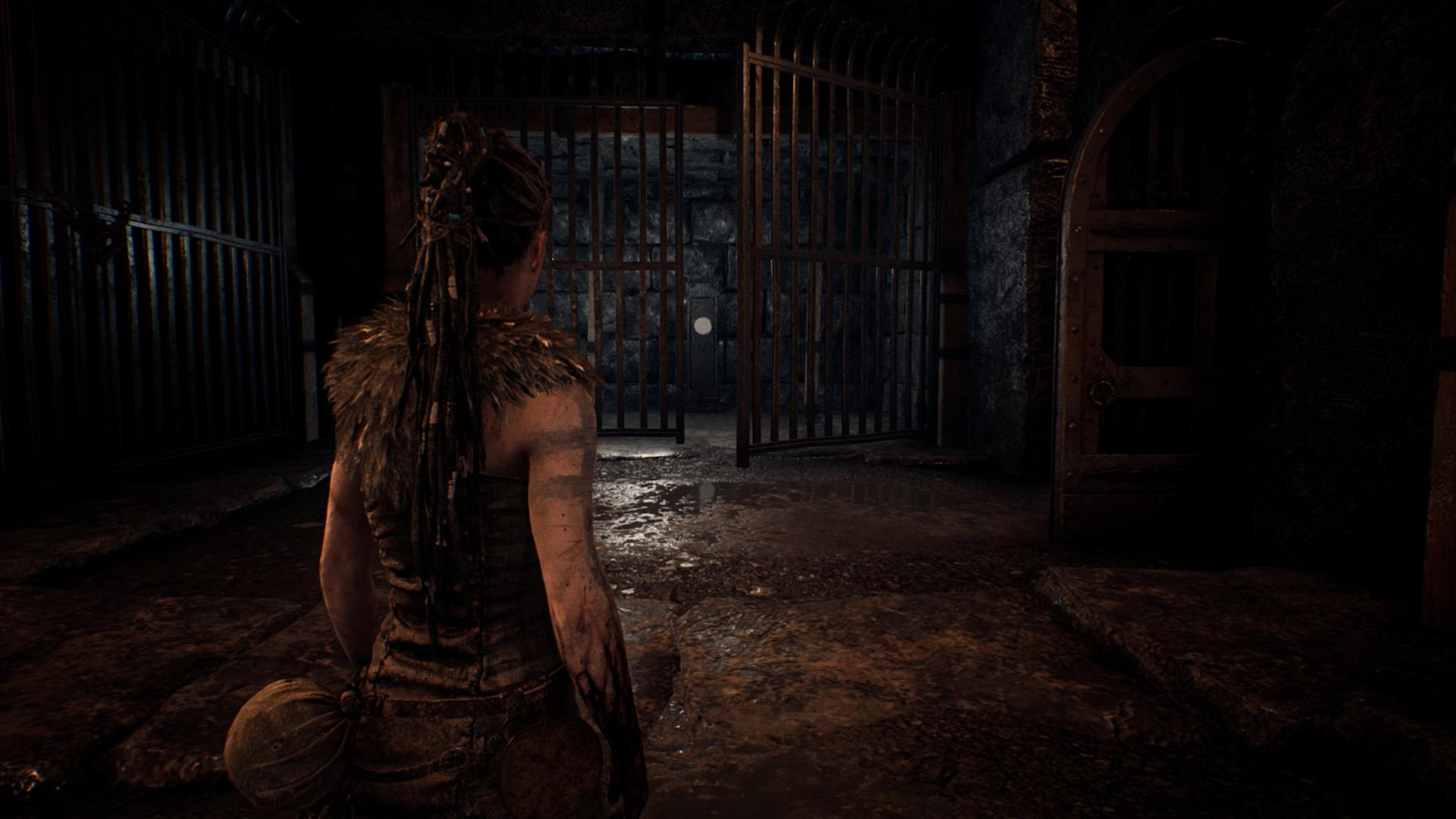Click the white circular interaction marker
This screenshot has height=819, width=1456.
point(703,326)
